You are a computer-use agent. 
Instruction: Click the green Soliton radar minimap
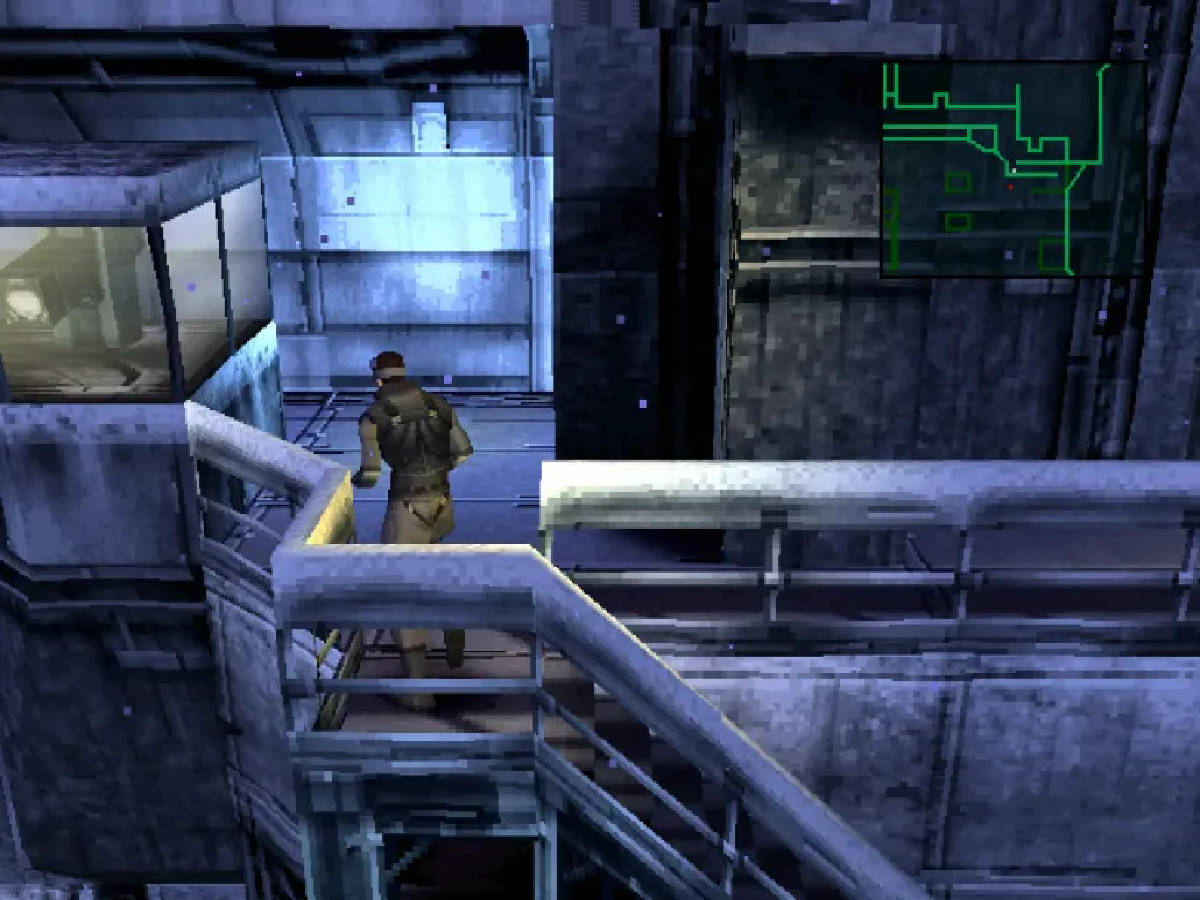[1012, 169]
